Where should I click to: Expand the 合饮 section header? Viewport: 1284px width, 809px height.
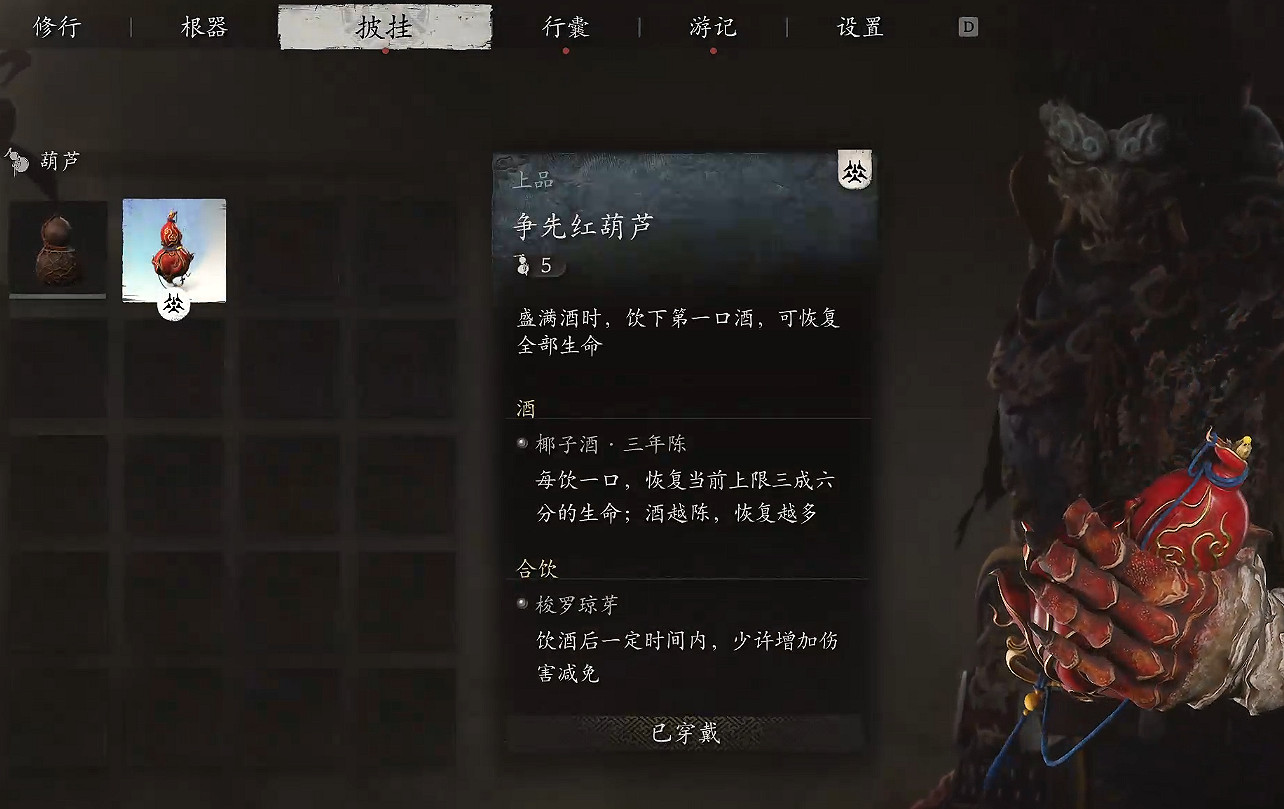pos(537,567)
